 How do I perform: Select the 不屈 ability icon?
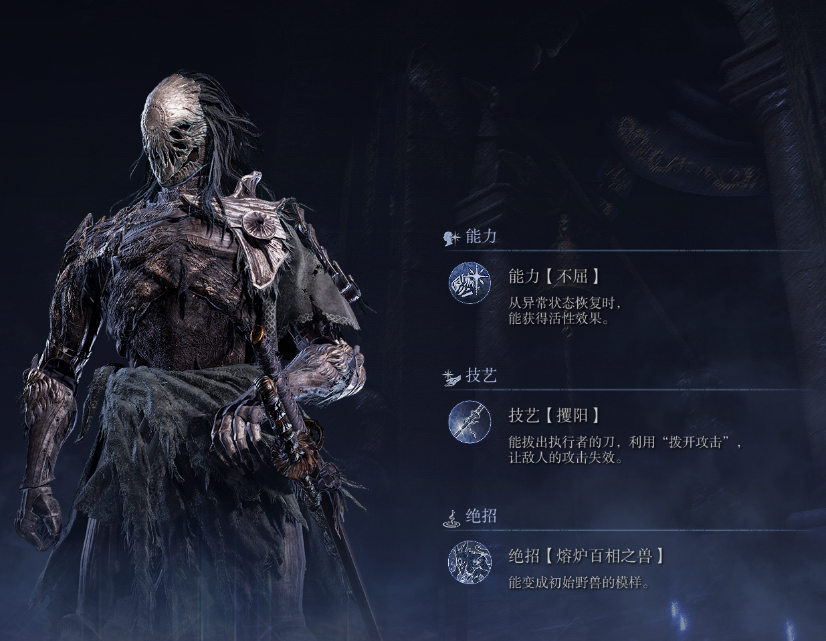click(469, 282)
